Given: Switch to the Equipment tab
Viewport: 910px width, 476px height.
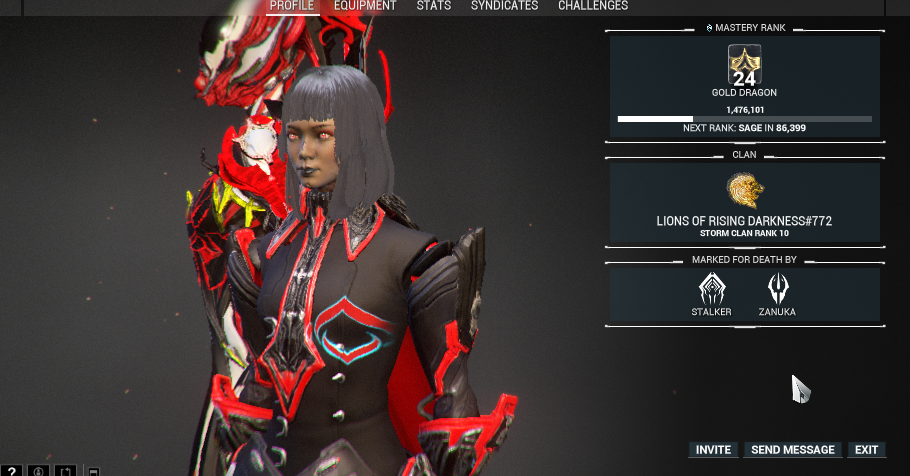Looking at the screenshot, I should (365, 6).
